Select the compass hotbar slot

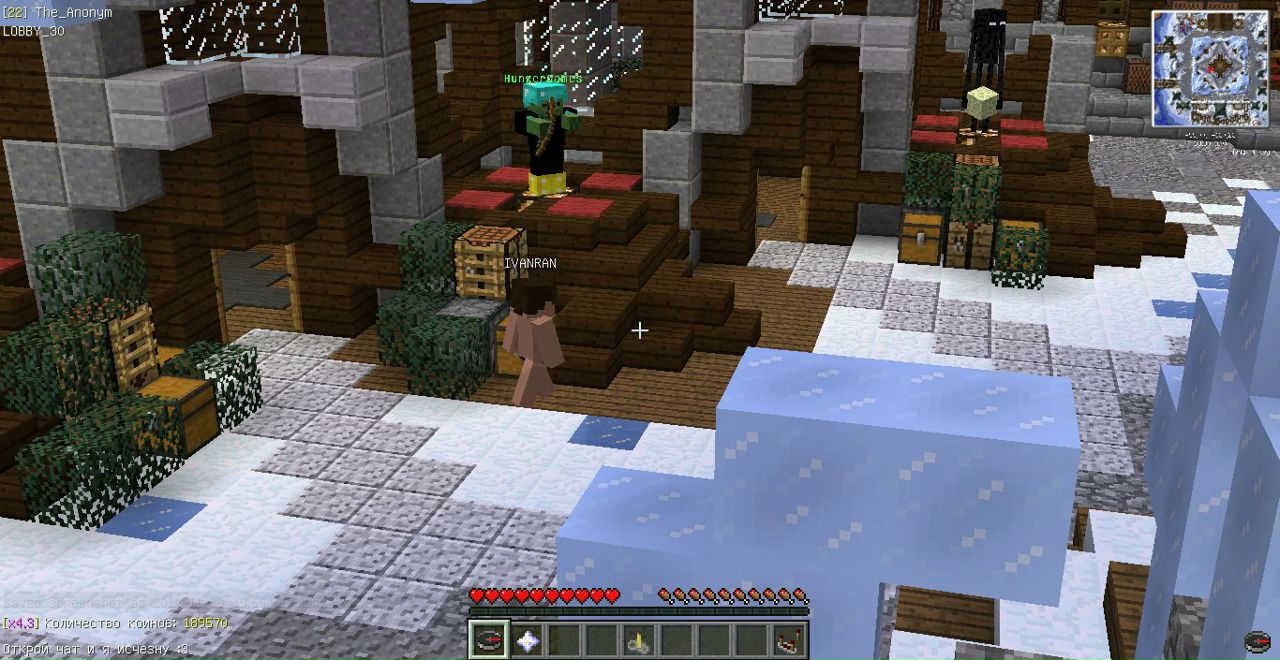(489, 640)
